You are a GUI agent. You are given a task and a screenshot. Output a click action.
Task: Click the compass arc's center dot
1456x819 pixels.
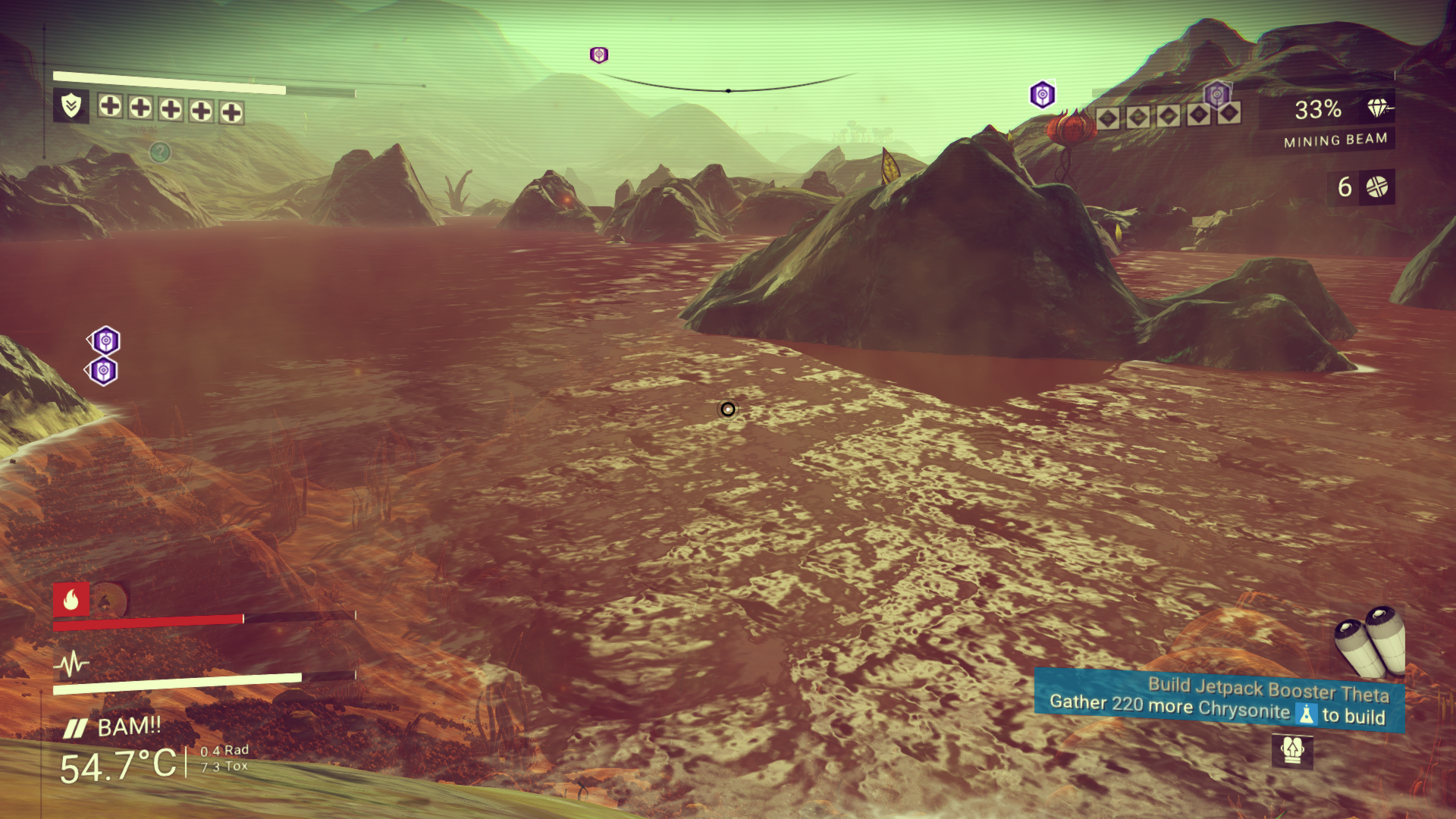(728, 91)
